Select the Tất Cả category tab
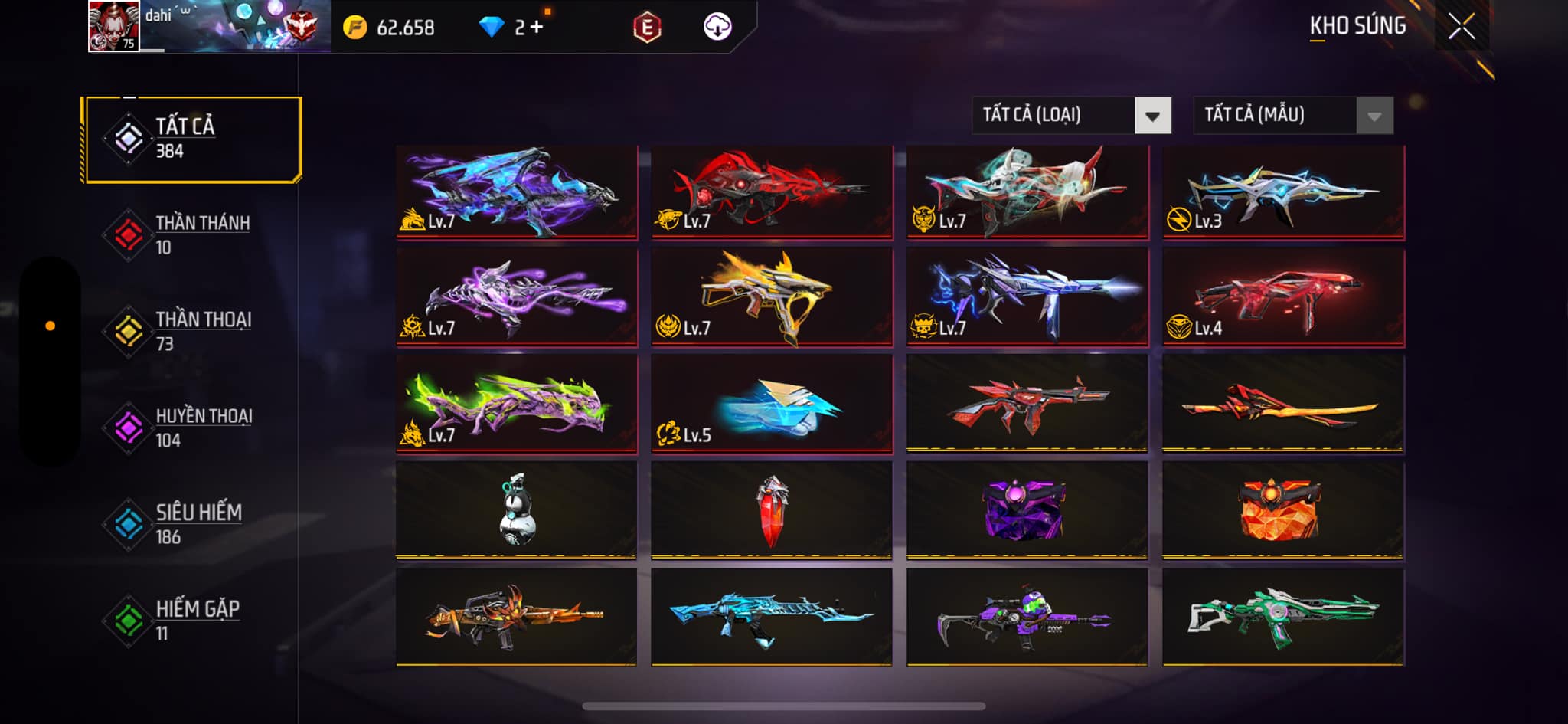Viewport: 1568px width, 724px height. click(192, 139)
